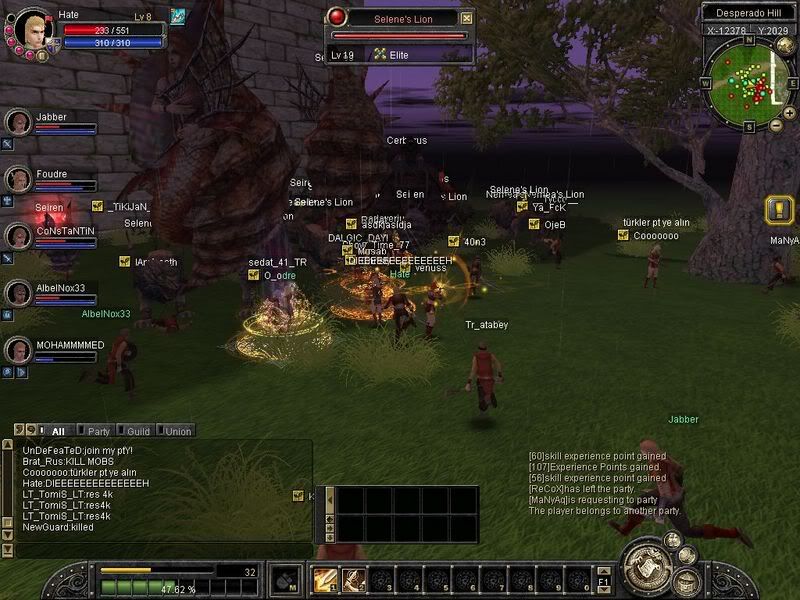
Task: Click the mouse mode M button
Action: pos(286,580)
